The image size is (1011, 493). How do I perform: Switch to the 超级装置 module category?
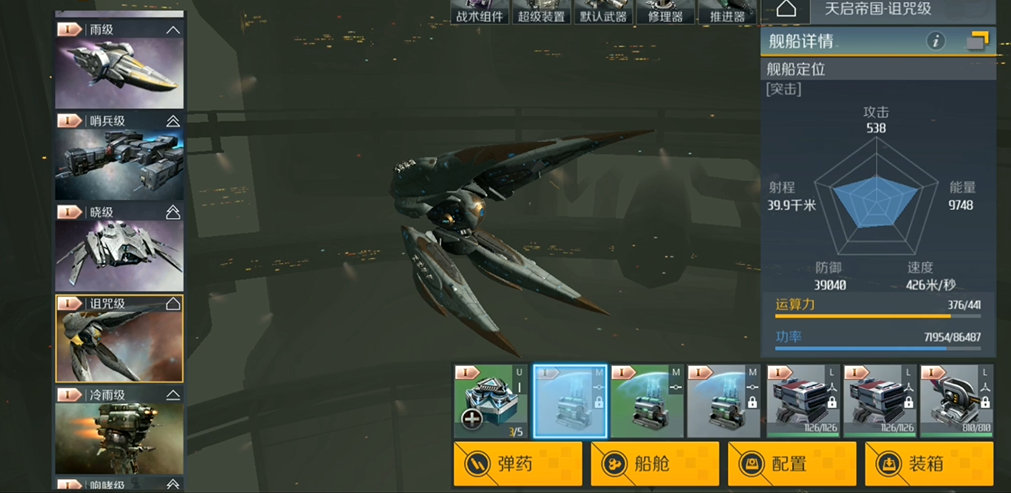click(541, 12)
